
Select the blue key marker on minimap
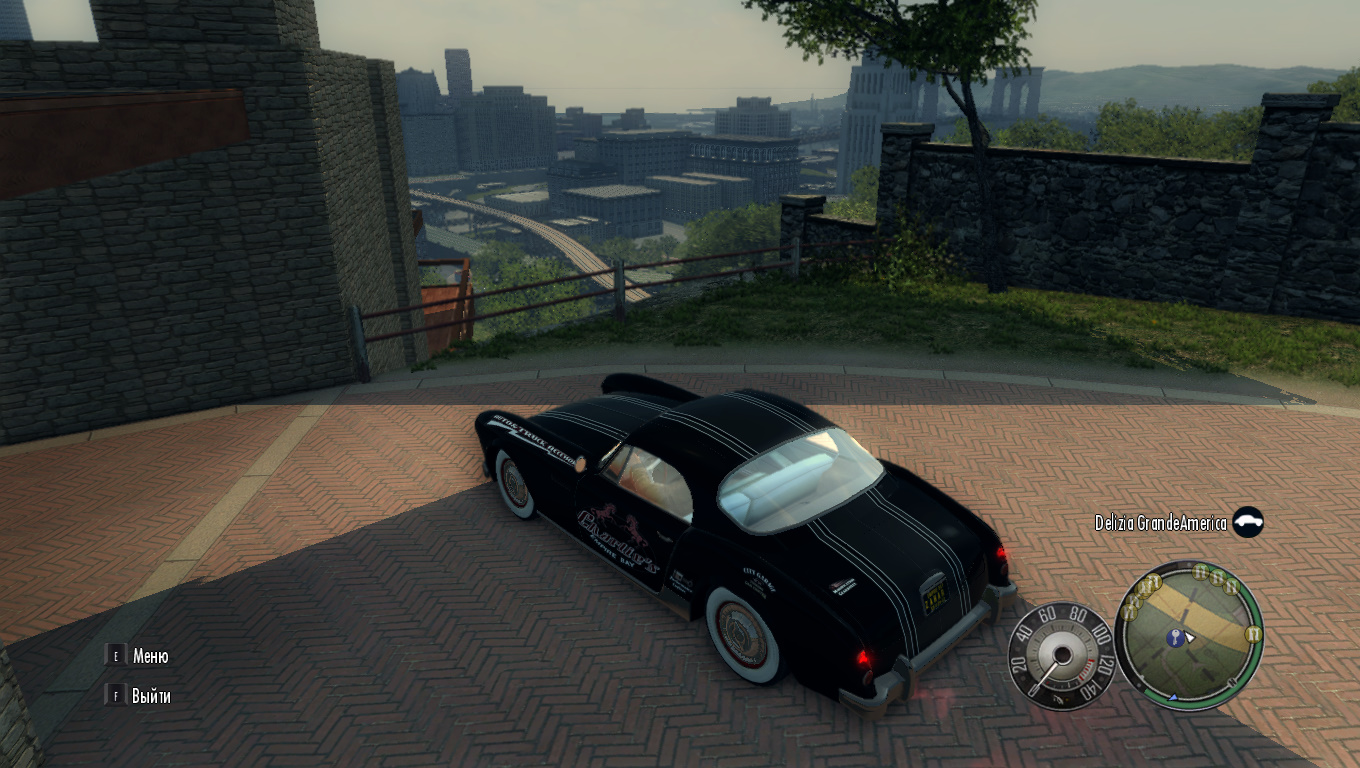click(1175, 637)
